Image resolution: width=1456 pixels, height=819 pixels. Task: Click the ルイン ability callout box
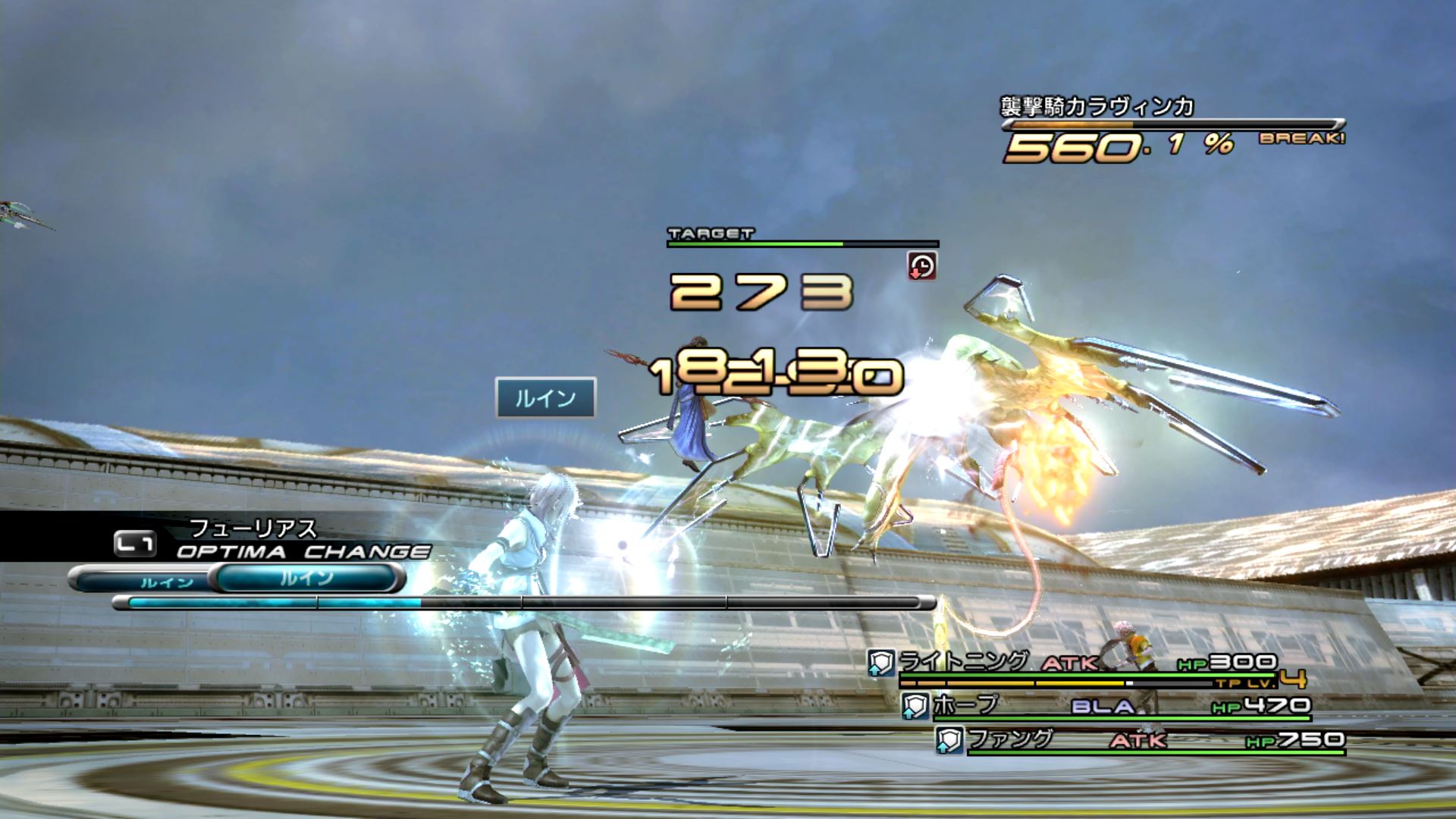coord(545,397)
